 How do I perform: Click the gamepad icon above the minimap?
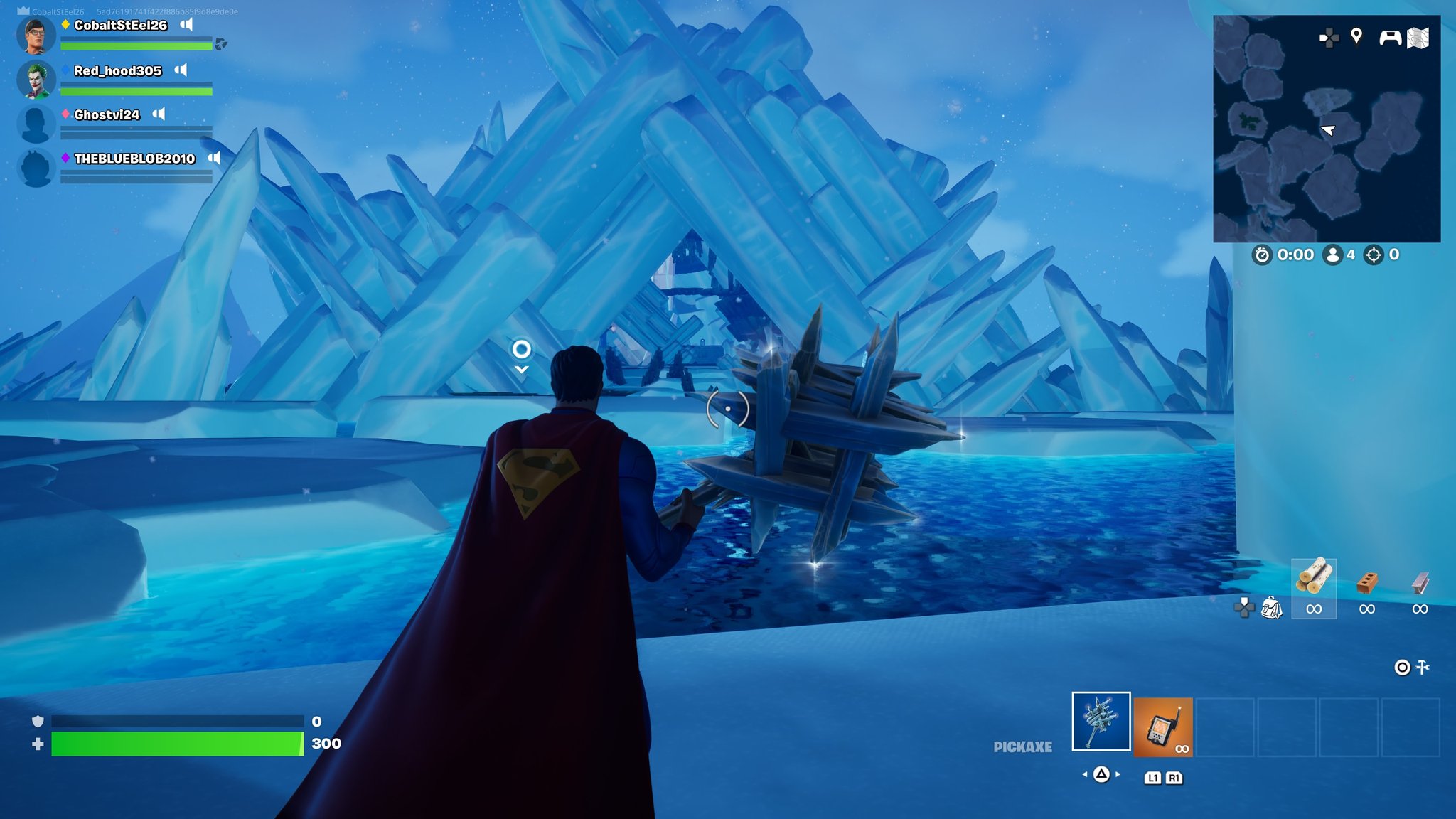coord(1390,38)
